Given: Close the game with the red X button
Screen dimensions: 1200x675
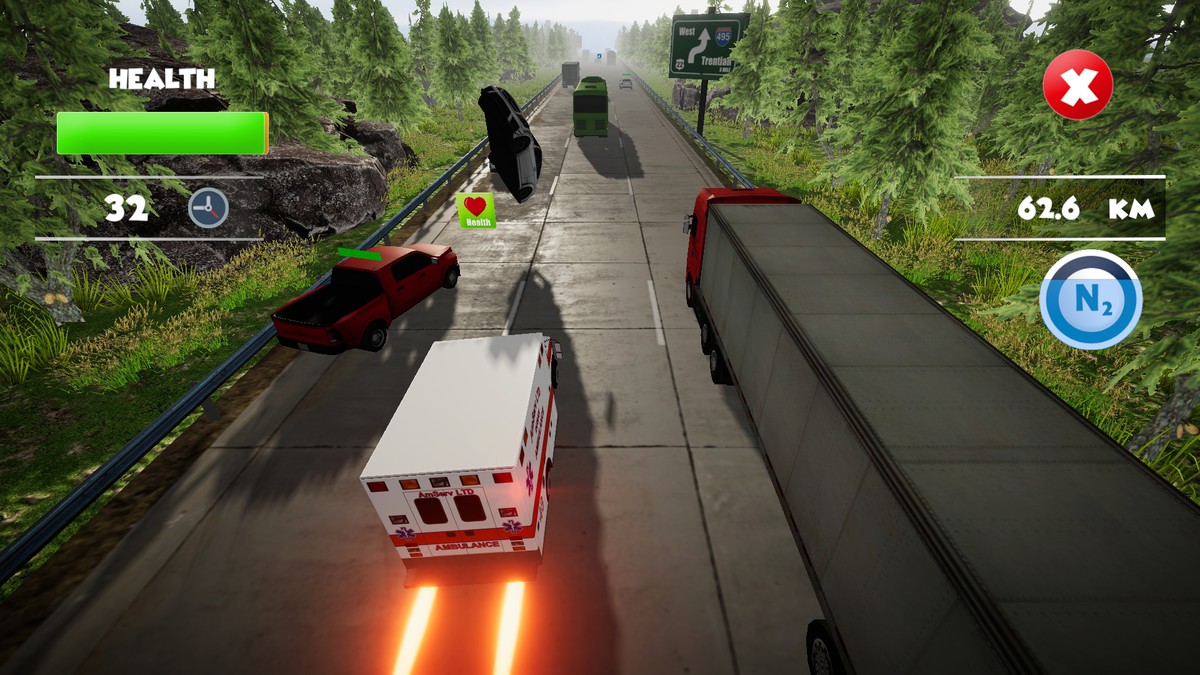Looking at the screenshot, I should pyautogui.click(x=1077, y=85).
